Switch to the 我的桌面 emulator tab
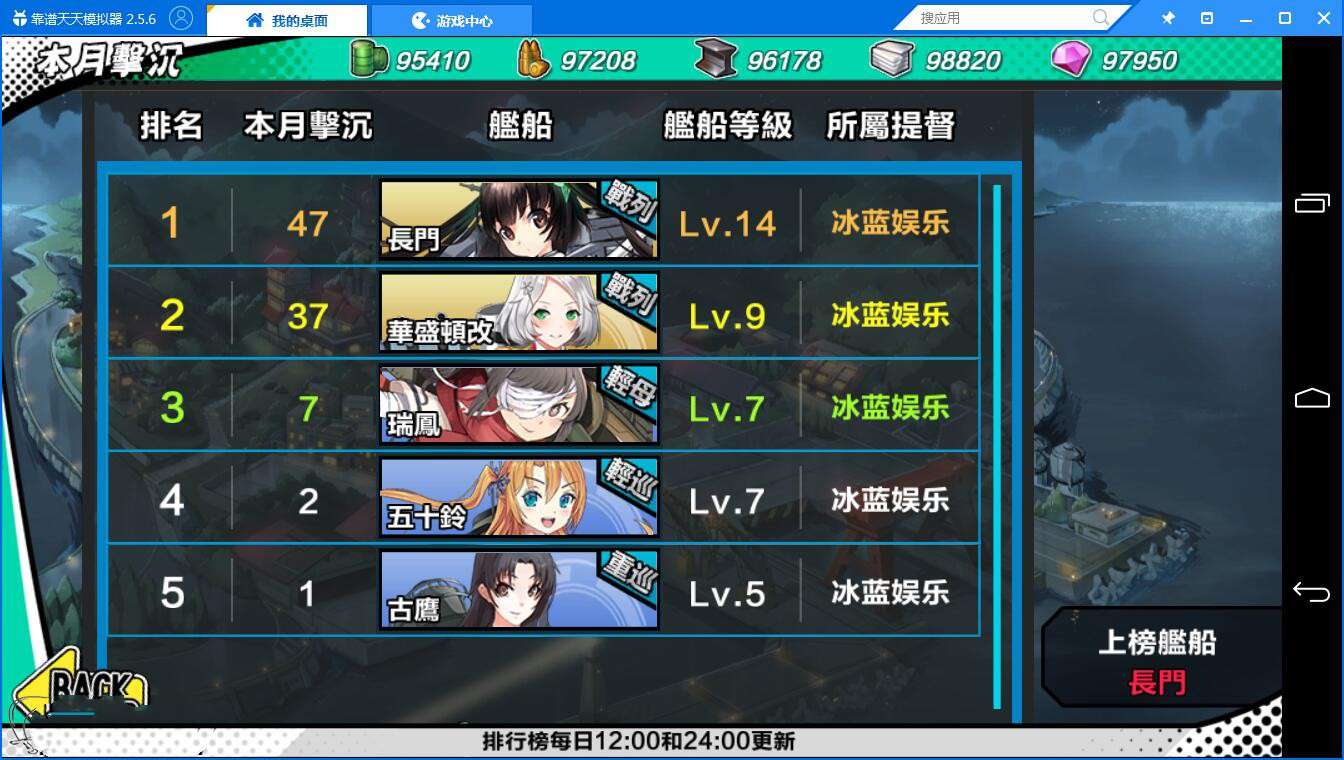The width and height of the screenshot is (1344, 760). point(287,20)
